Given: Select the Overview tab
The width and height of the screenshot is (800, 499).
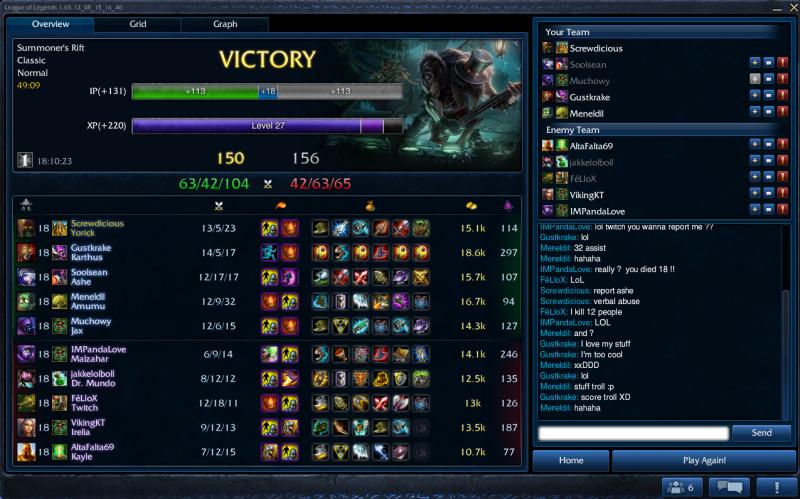Looking at the screenshot, I should click(x=50, y=24).
